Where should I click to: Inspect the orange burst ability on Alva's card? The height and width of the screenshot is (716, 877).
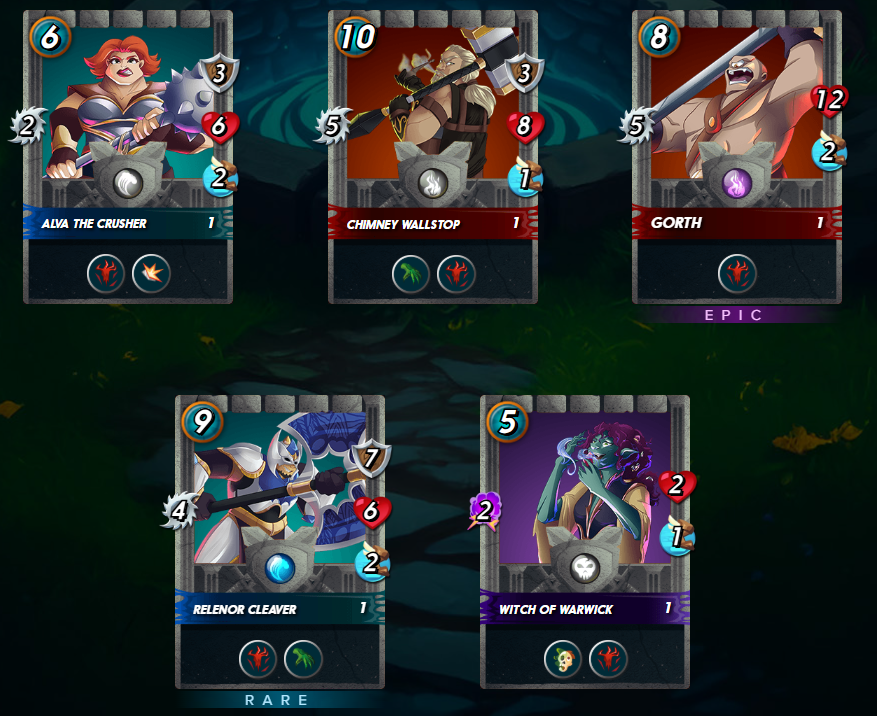[x=151, y=273]
